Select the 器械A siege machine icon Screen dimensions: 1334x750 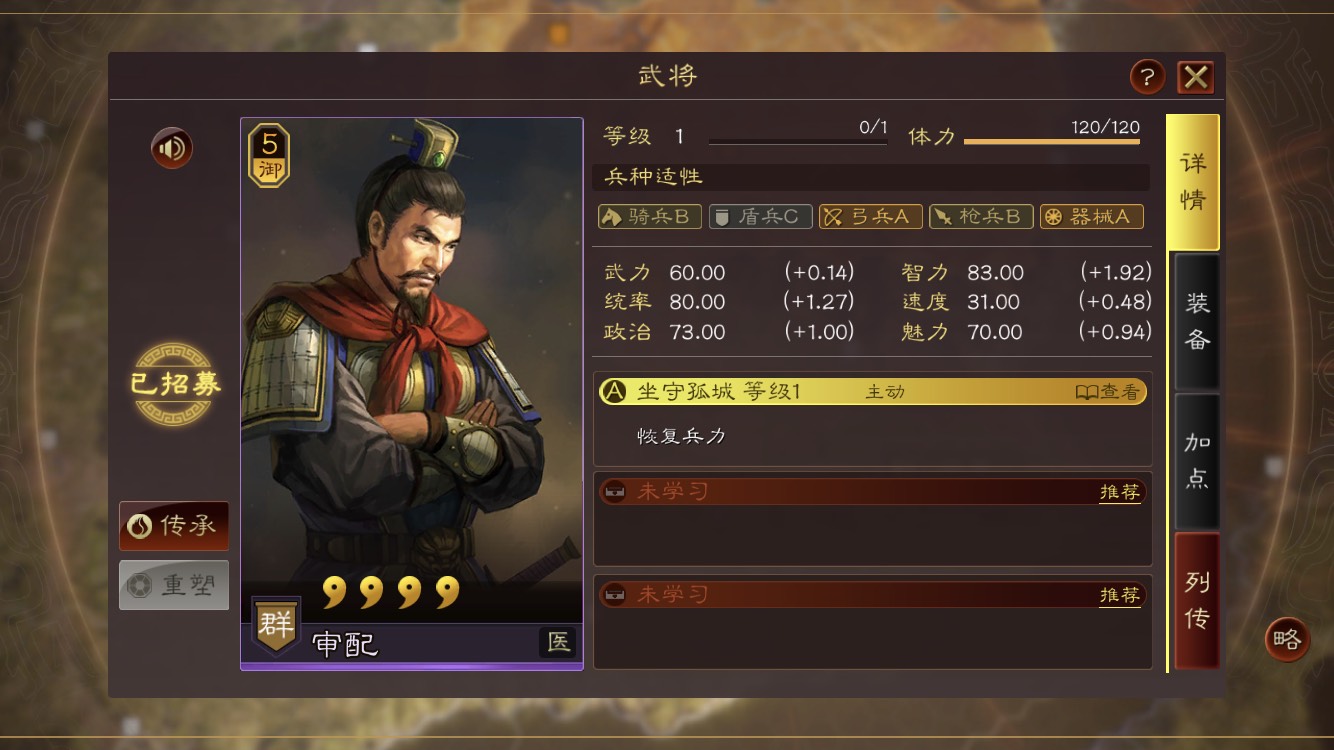1091,216
